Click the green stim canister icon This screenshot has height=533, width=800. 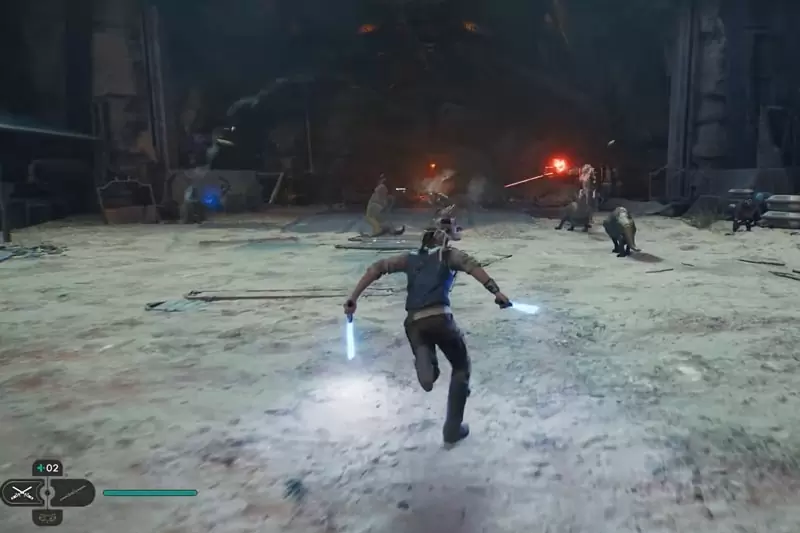[x=40, y=467]
